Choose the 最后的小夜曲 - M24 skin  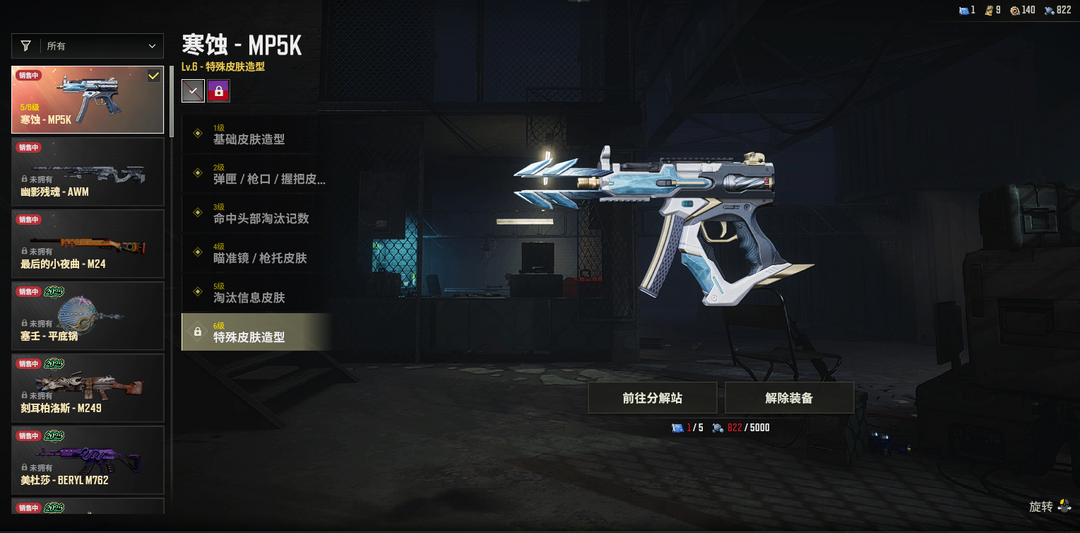[x=88, y=243]
